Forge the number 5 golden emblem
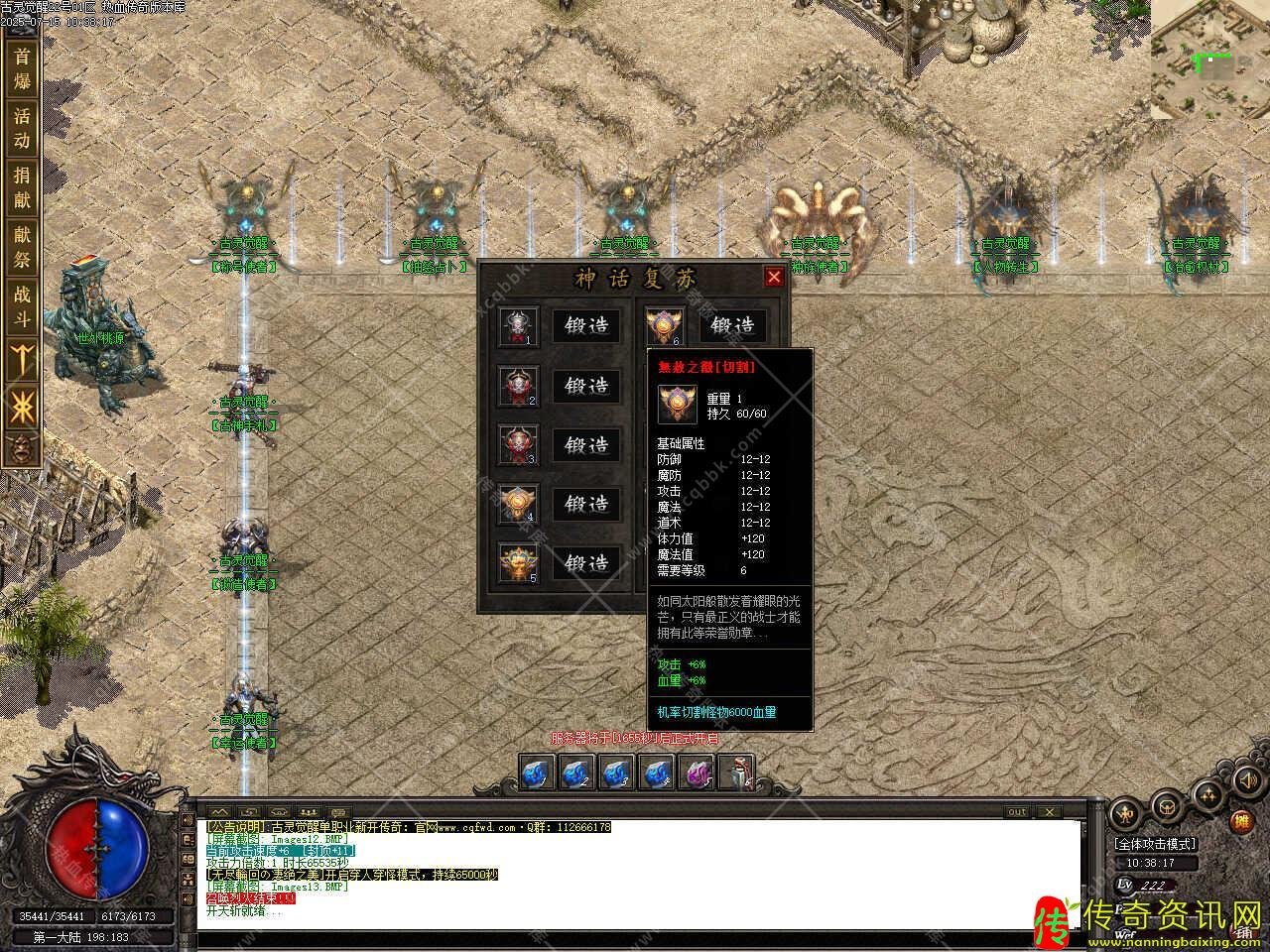Viewport: 1270px width, 952px height. (586, 563)
